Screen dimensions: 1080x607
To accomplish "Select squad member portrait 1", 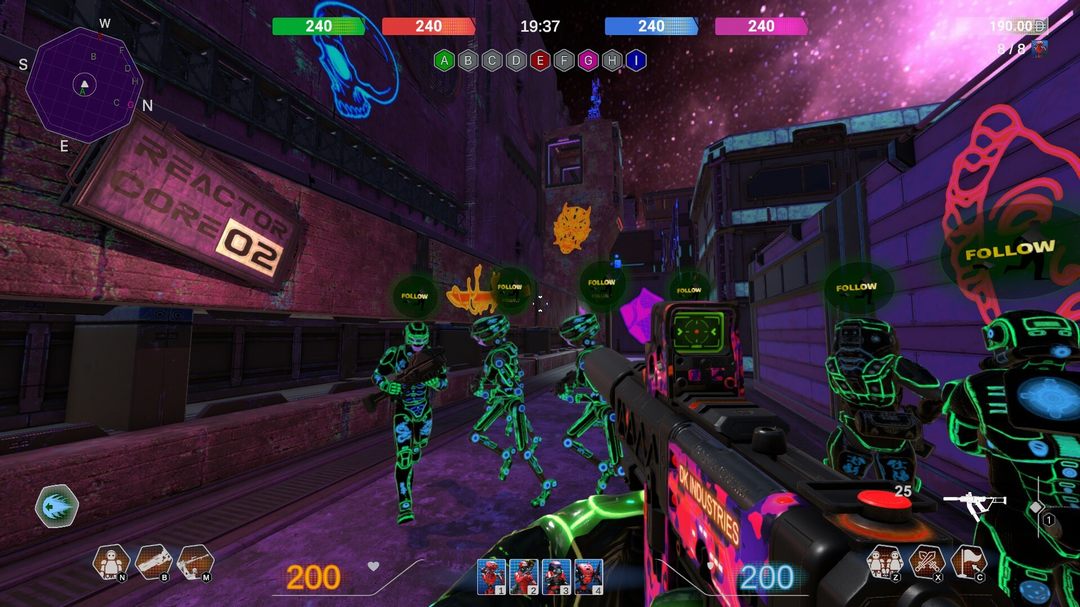I will pyautogui.click(x=491, y=576).
